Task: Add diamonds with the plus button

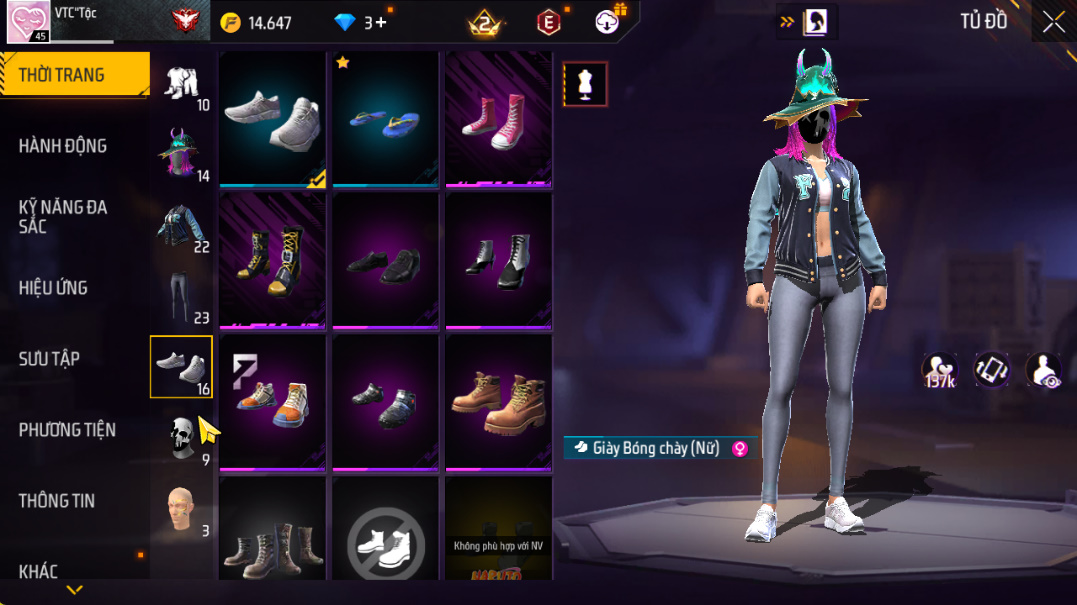Action: tap(381, 22)
